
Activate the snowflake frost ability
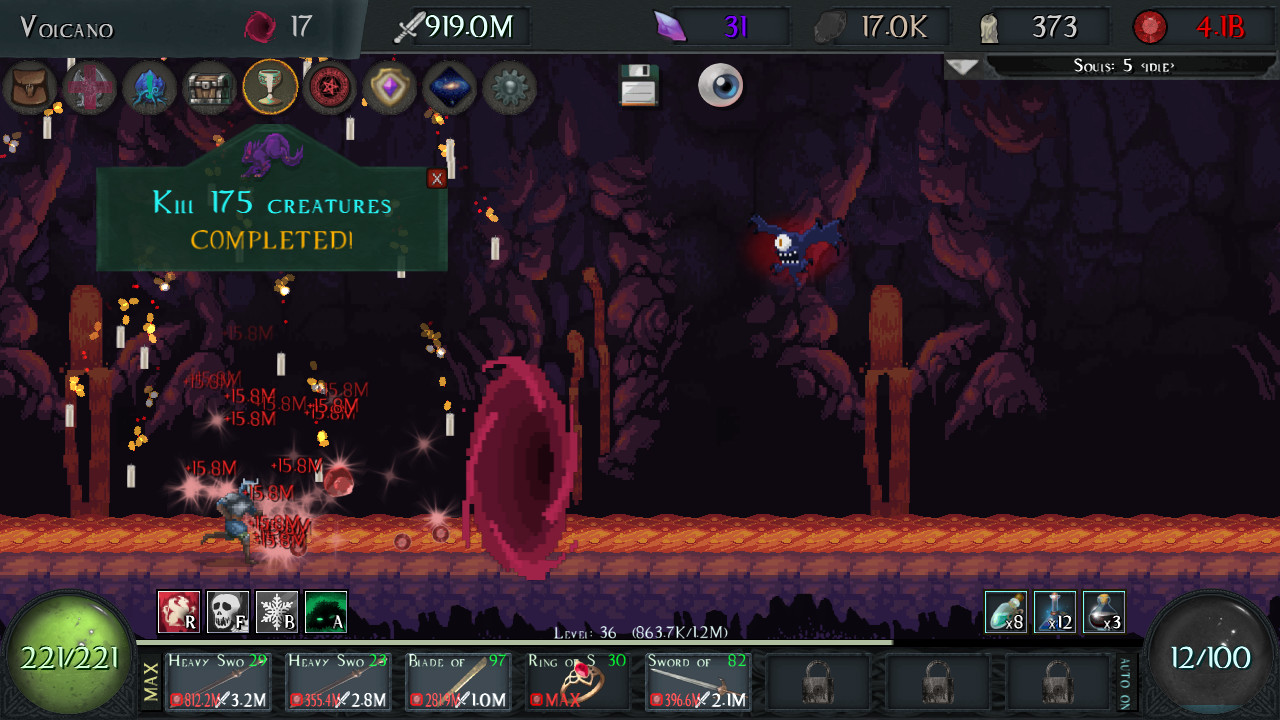click(277, 612)
